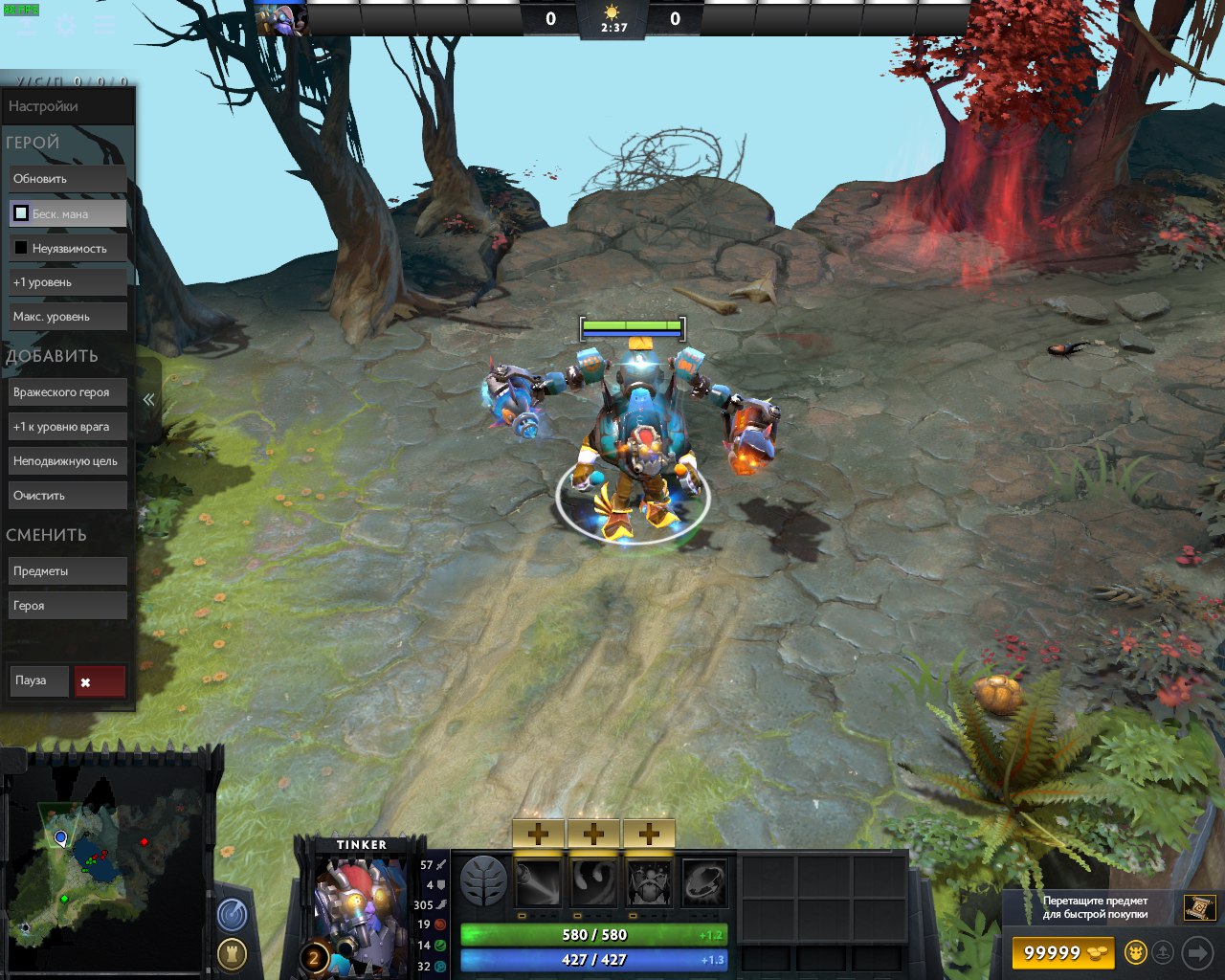
Task: Enable the Неуязвимость checkbox
Action: tap(21, 248)
